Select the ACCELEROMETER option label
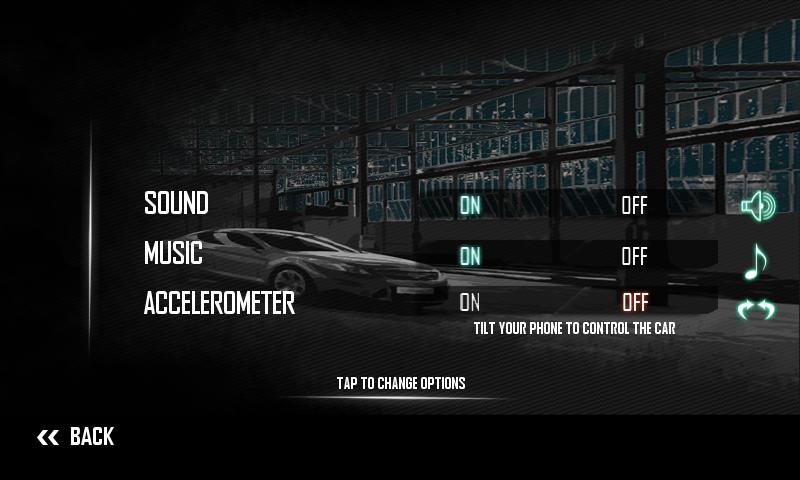Image resolution: width=800 pixels, height=480 pixels. click(x=219, y=303)
